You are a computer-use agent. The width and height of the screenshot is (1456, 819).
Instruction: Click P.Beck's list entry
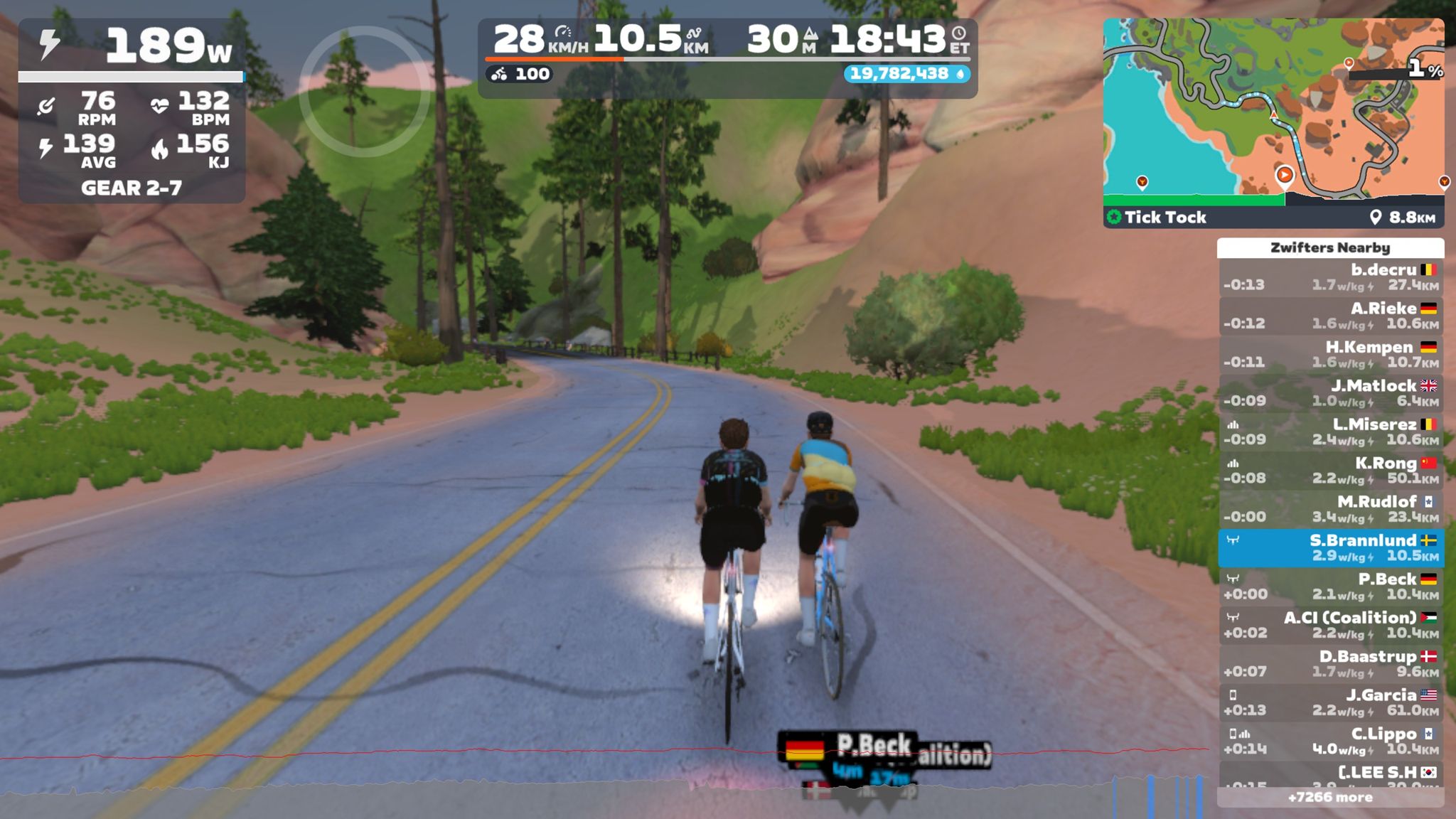tap(1330, 587)
